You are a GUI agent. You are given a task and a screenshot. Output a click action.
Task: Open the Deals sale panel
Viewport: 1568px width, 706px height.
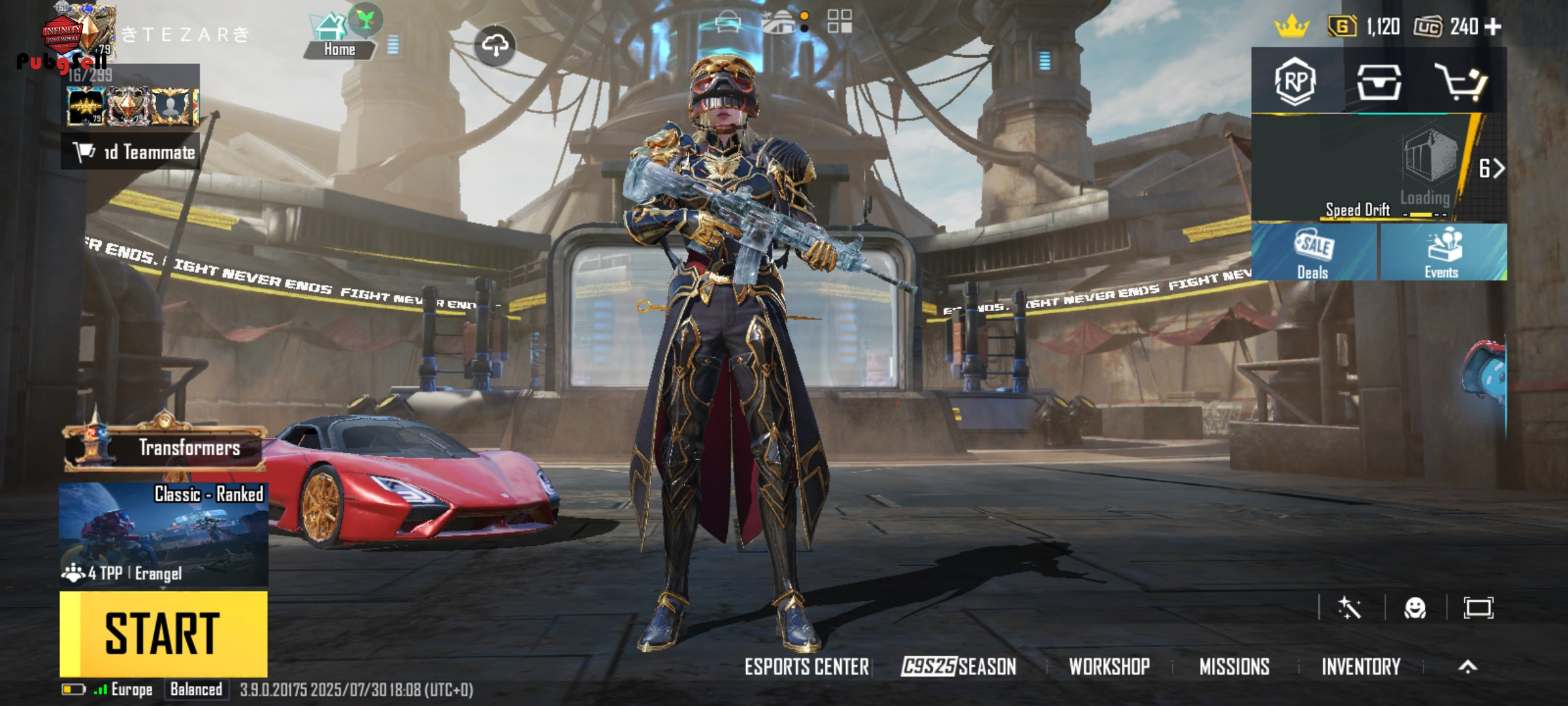tap(1313, 253)
